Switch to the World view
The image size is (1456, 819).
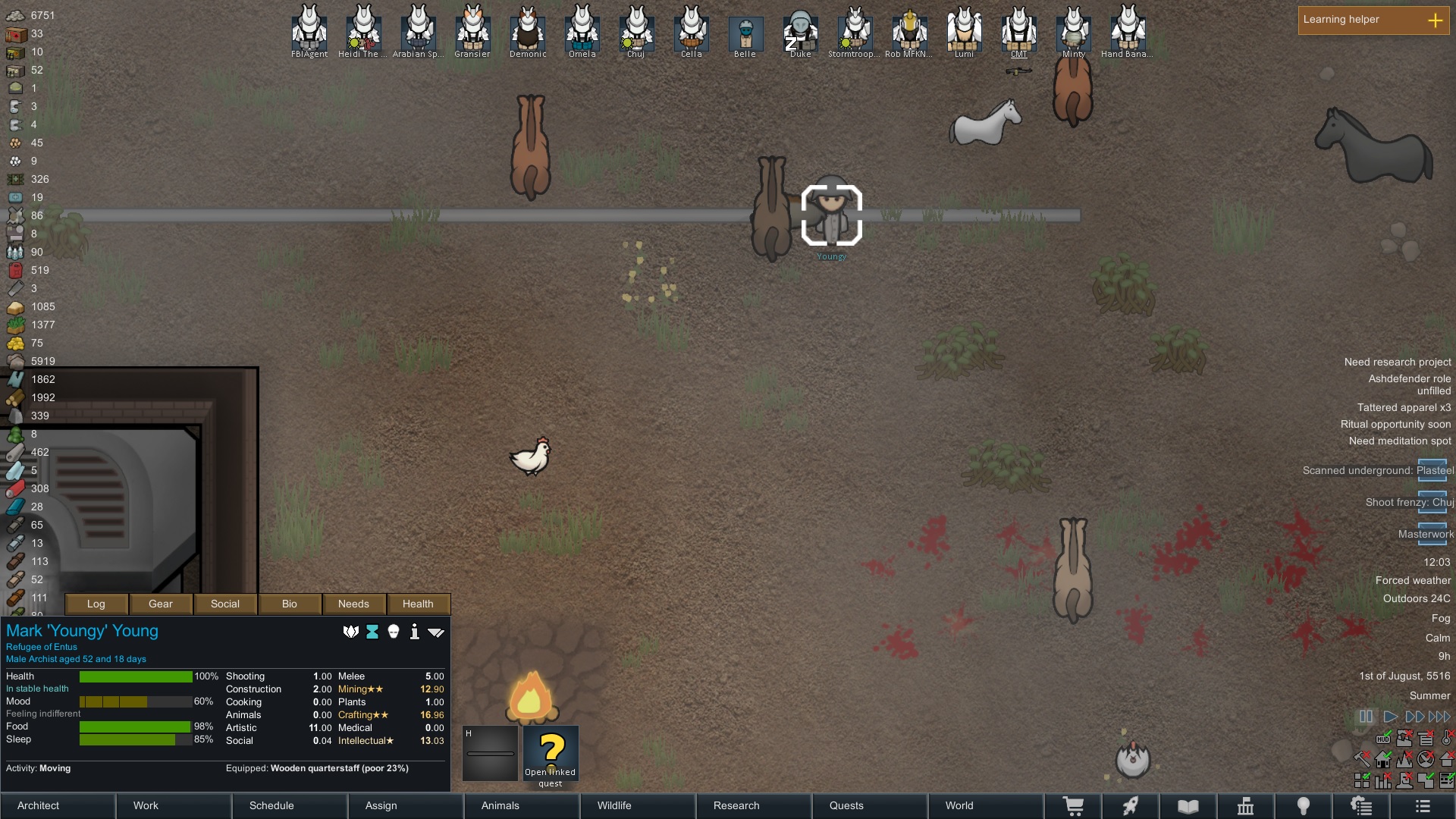pos(985,805)
